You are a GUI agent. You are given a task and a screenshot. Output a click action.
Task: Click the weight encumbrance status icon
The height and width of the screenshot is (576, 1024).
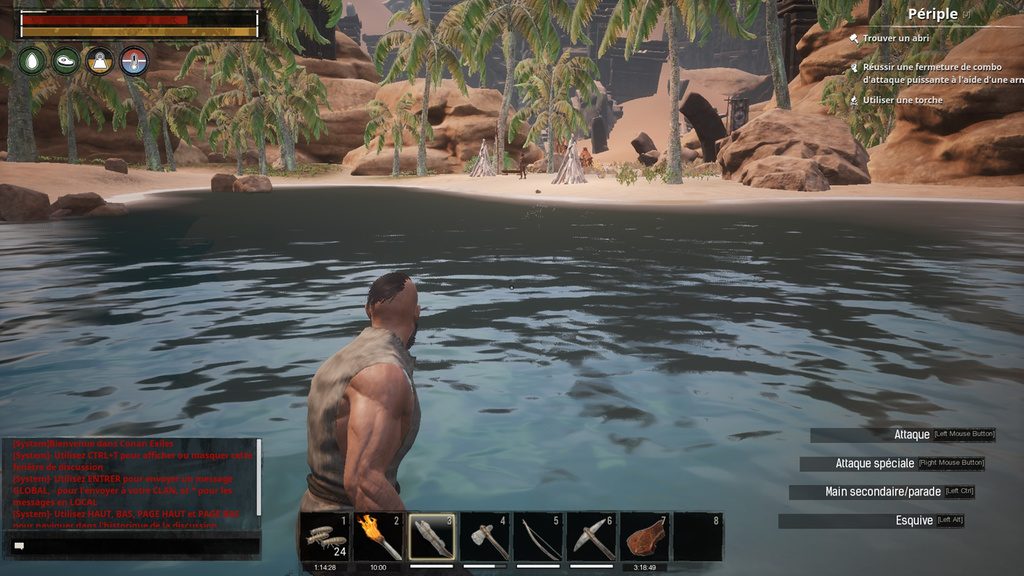point(100,61)
